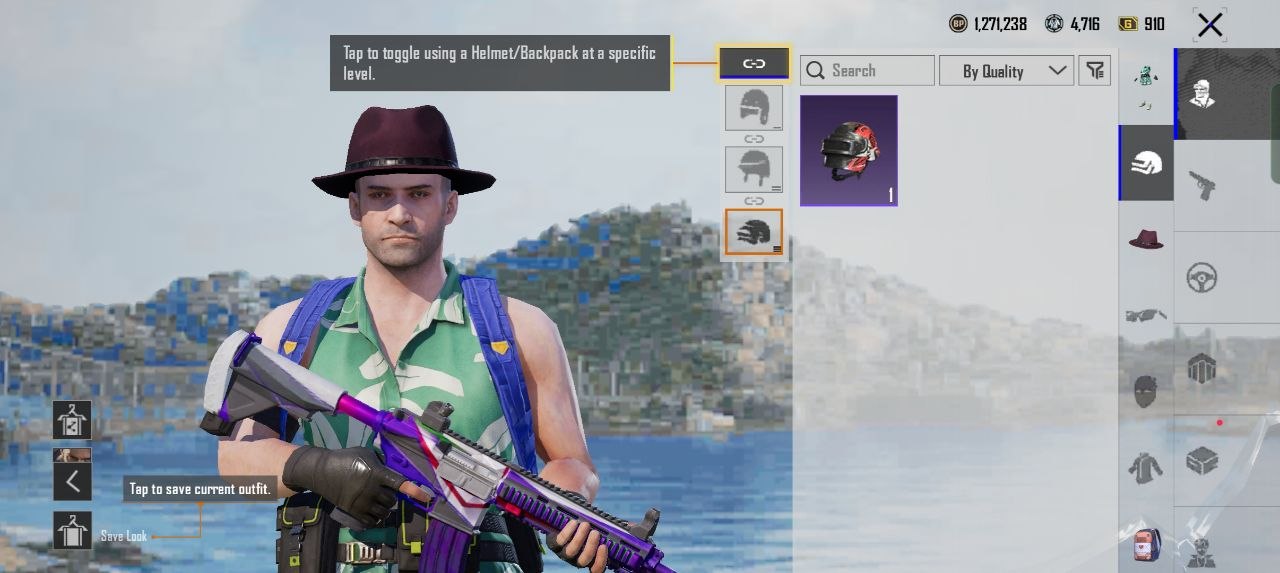The height and width of the screenshot is (573, 1280).
Task: Open the share outfit hanger button
Action: pyautogui.click(x=72, y=420)
